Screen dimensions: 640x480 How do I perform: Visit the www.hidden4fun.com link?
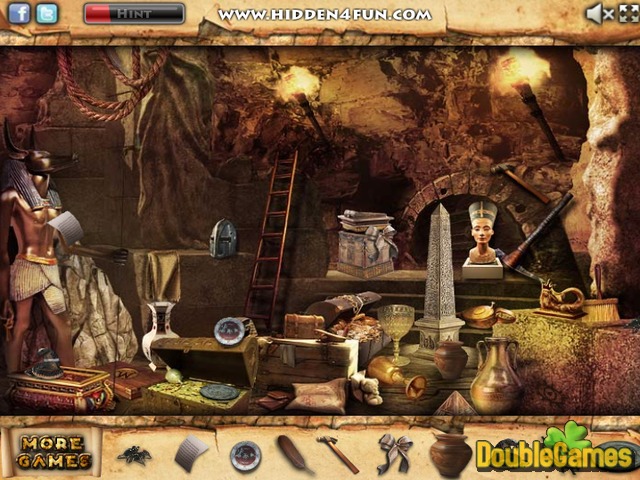click(325, 14)
